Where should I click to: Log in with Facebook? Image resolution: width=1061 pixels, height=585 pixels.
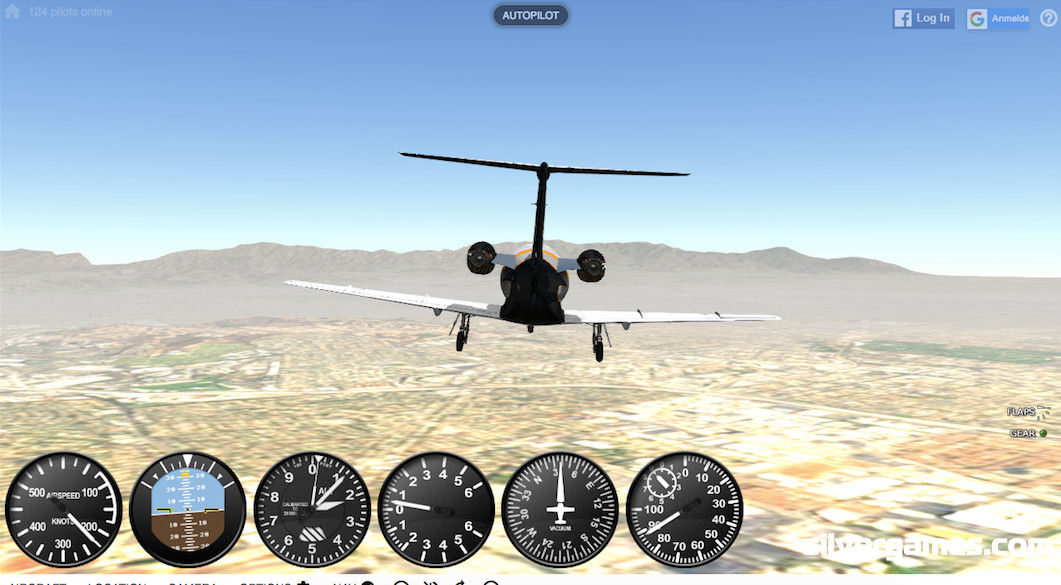pos(923,18)
